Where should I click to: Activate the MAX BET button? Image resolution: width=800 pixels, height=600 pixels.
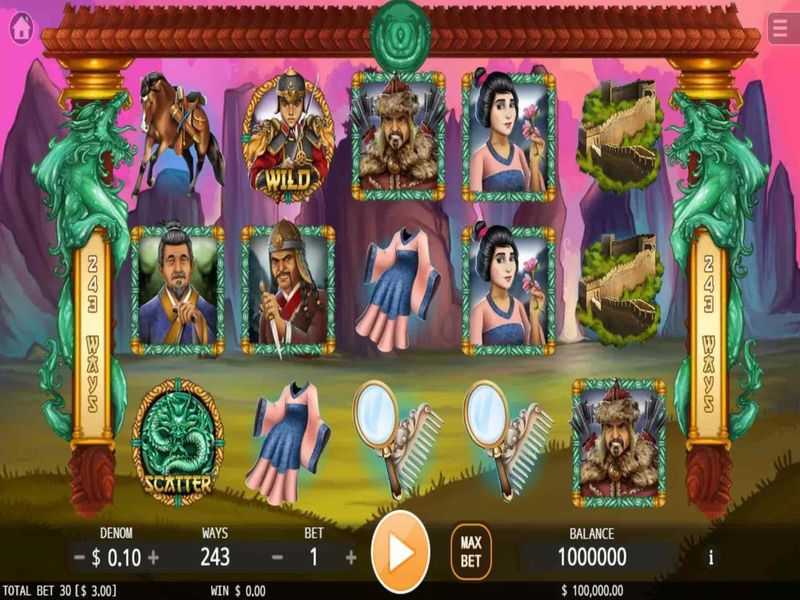click(x=471, y=552)
